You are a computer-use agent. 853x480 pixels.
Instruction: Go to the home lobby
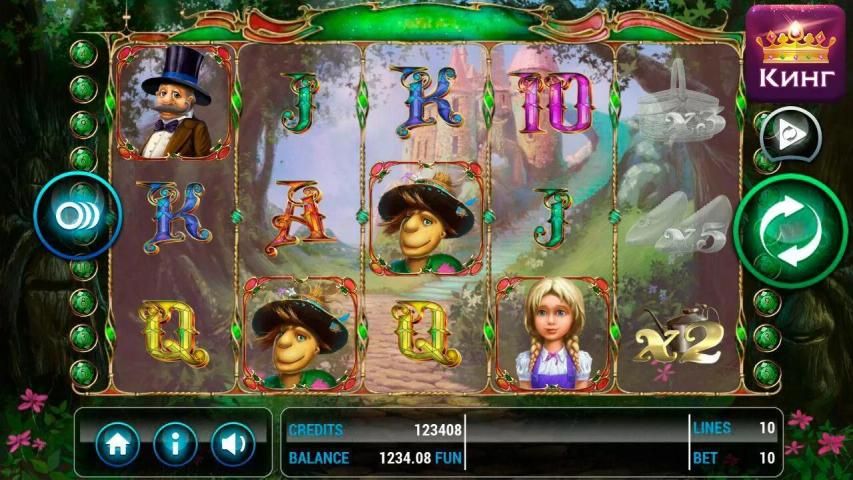coord(117,443)
